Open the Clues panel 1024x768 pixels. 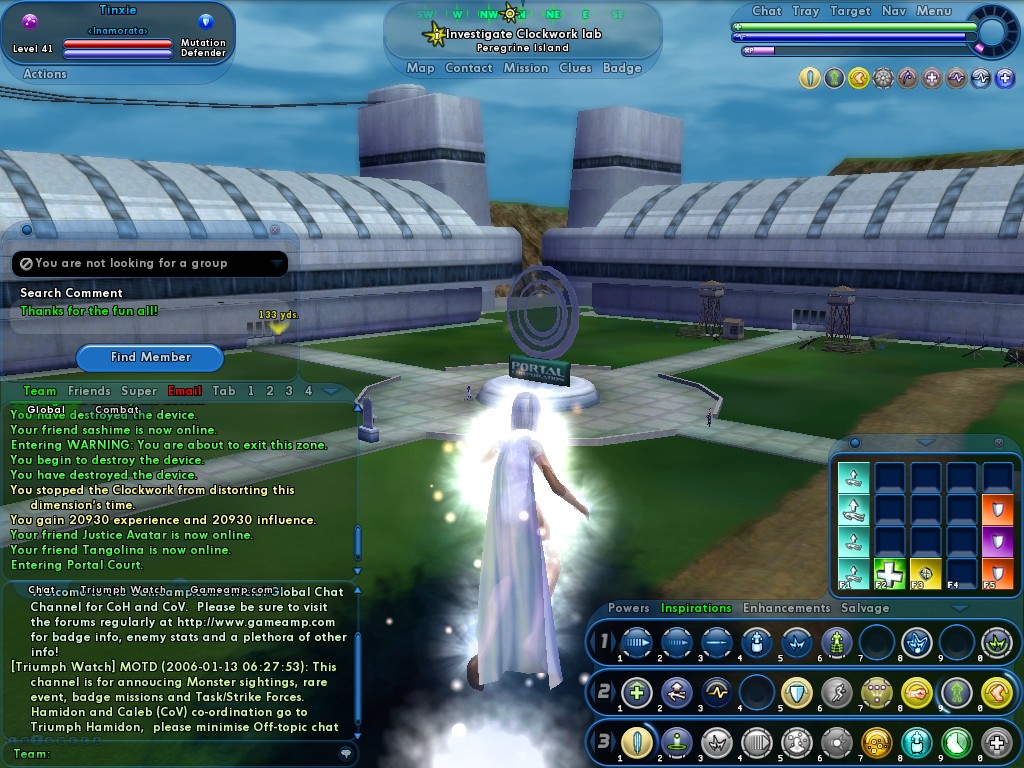point(576,68)
